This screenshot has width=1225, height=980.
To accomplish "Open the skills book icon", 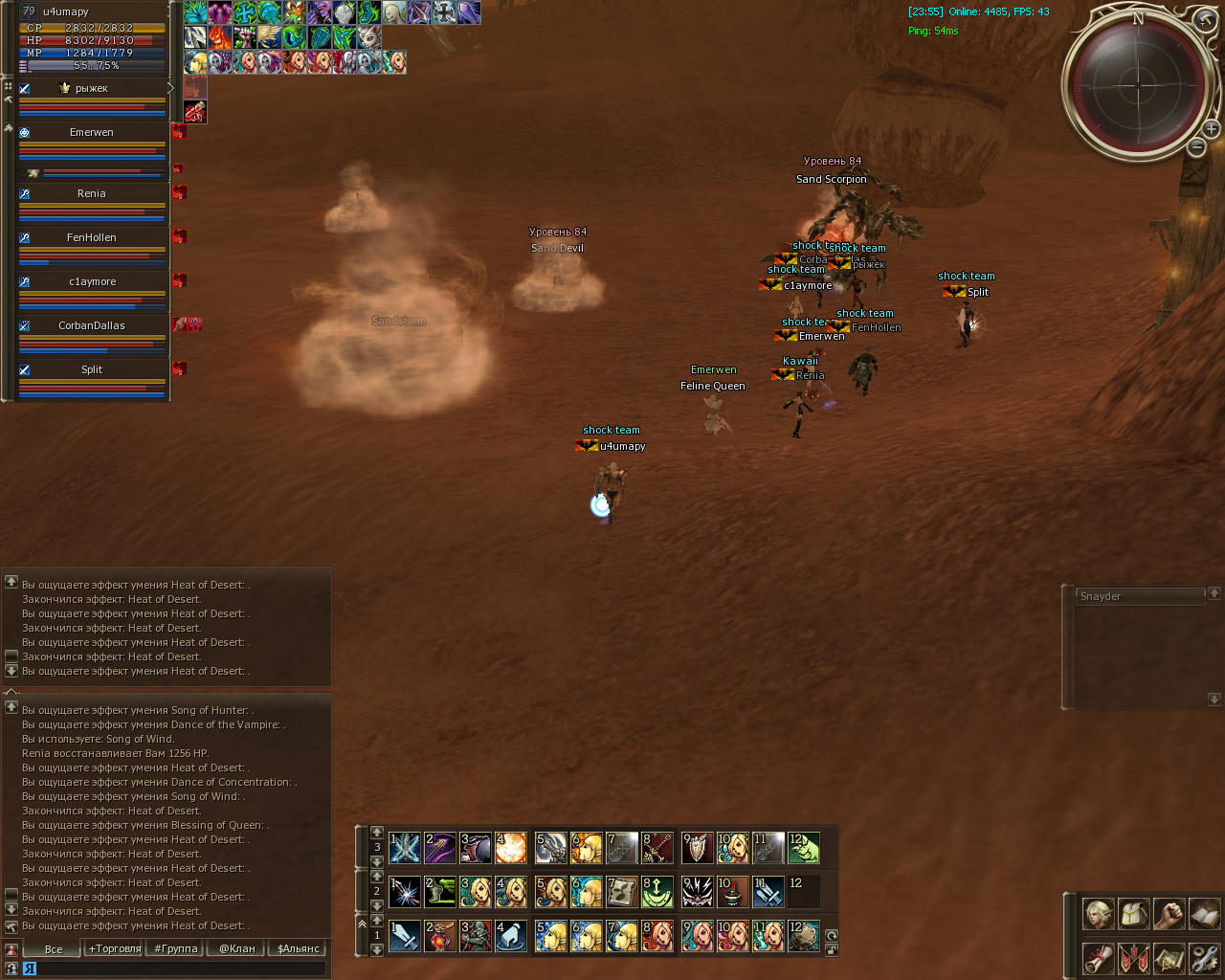I will (1204, 914).
